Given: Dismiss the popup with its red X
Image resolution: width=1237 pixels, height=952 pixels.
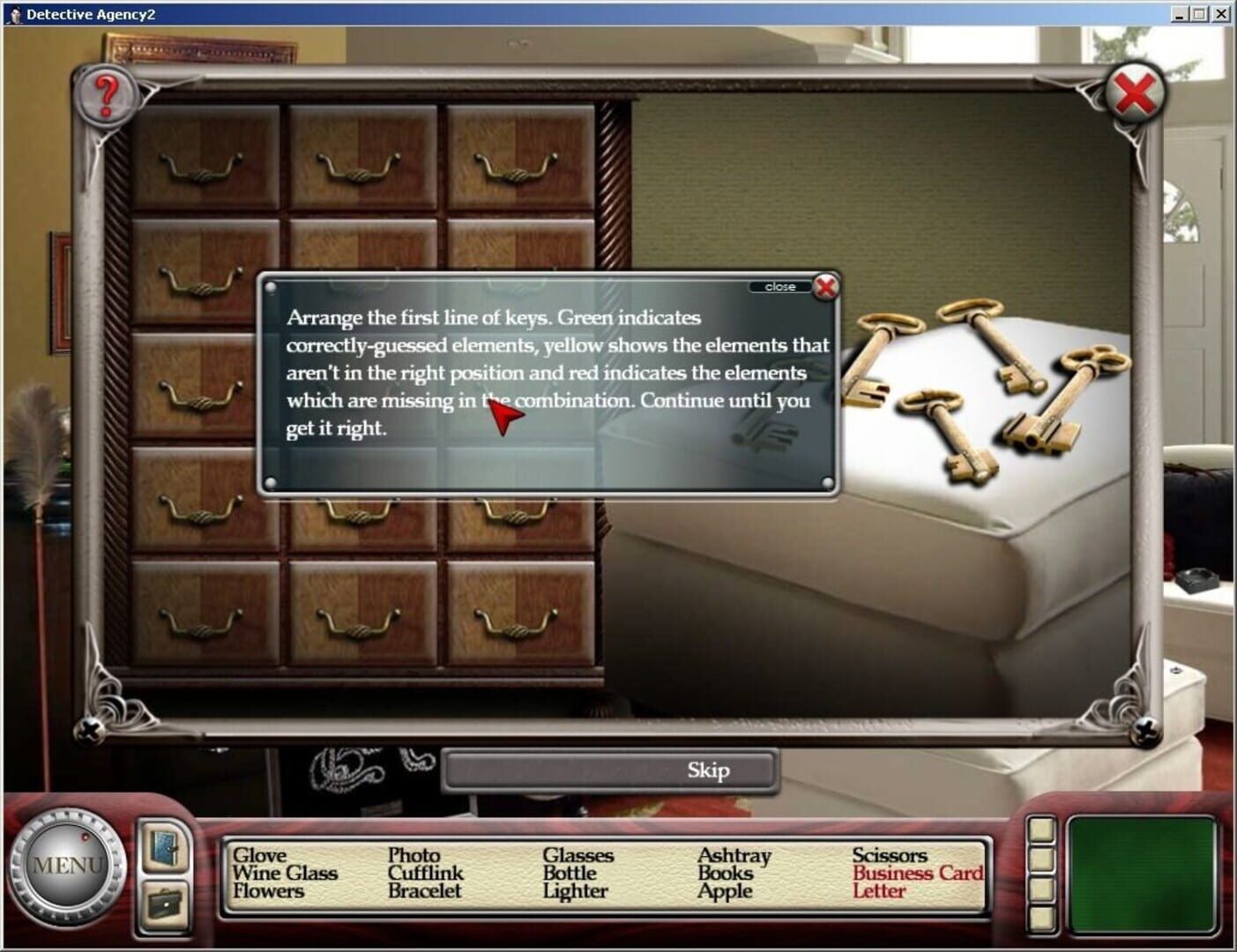Looking at the screenshot, I should [825, 286].
